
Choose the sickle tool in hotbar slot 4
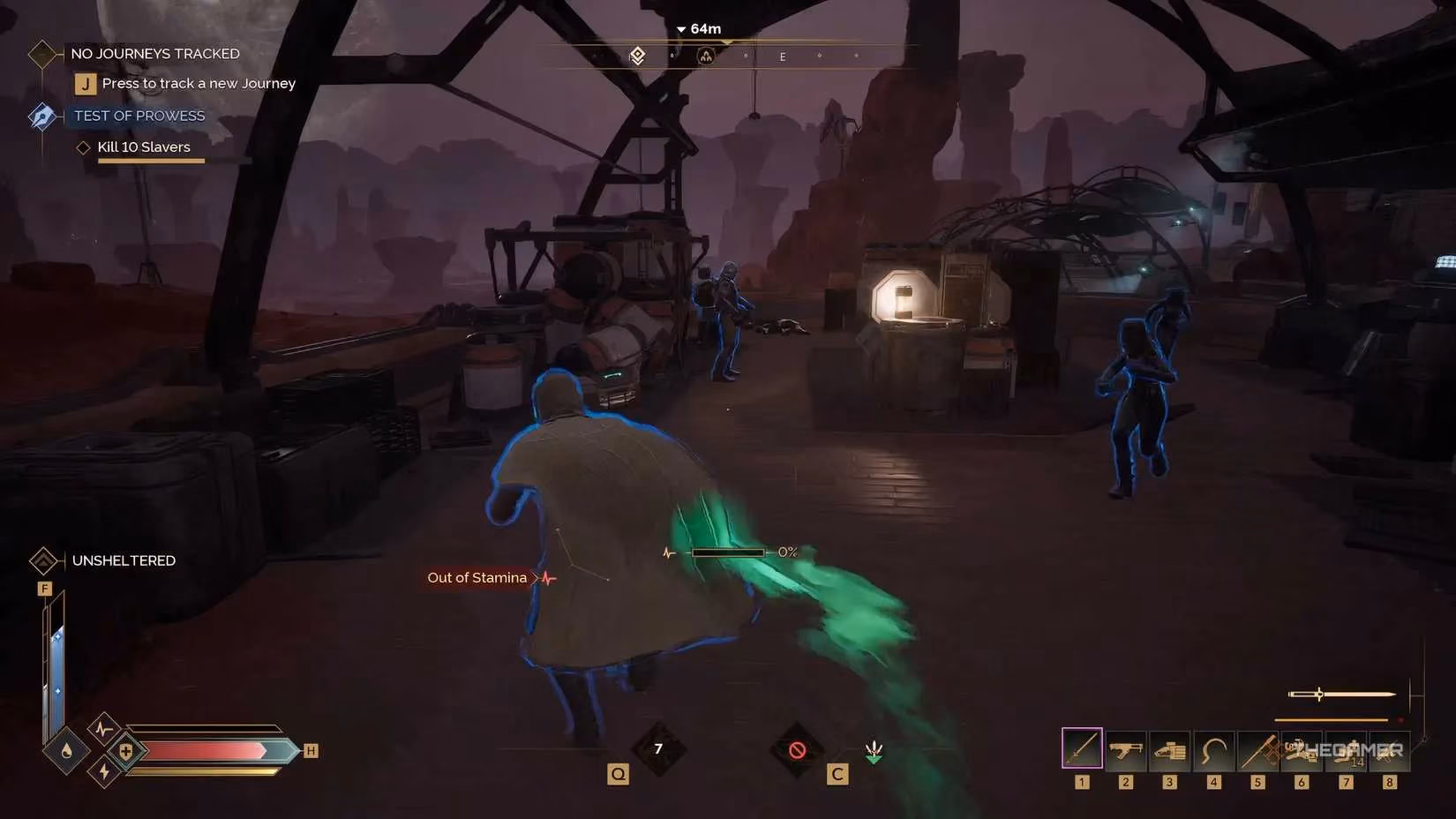click(x=1213, y=751)
